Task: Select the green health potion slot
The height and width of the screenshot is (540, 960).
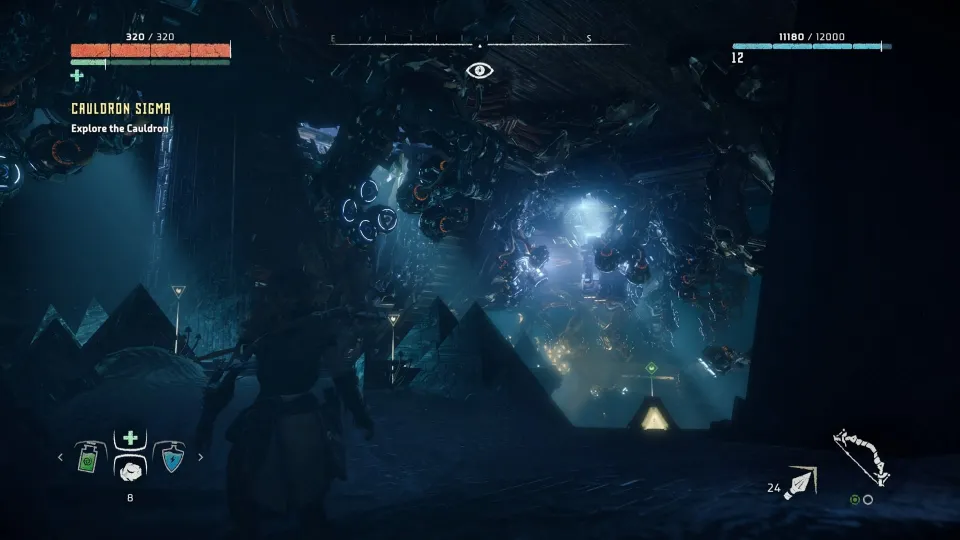Action: pos(89,458)
